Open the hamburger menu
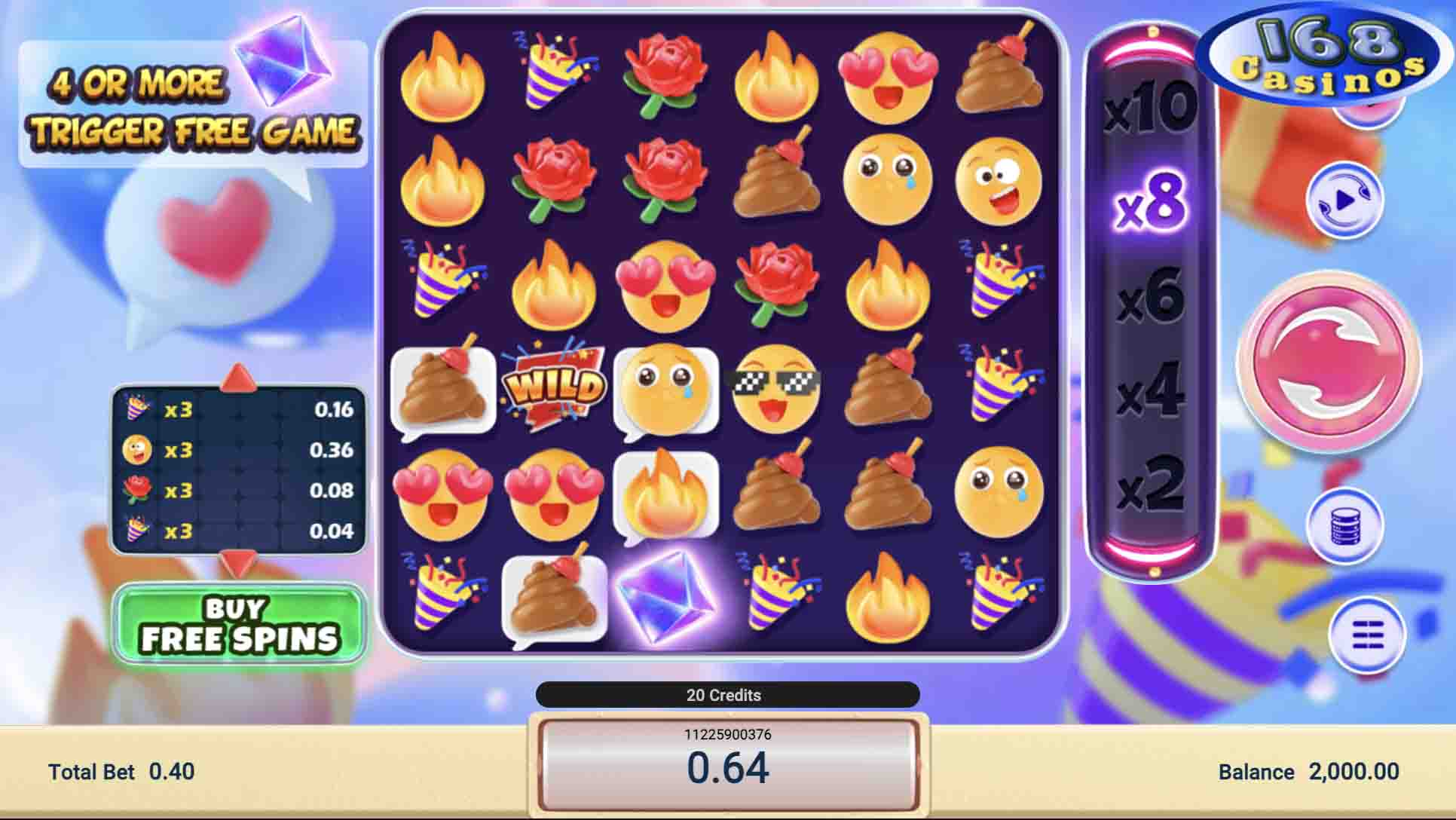 (1366, 635)
